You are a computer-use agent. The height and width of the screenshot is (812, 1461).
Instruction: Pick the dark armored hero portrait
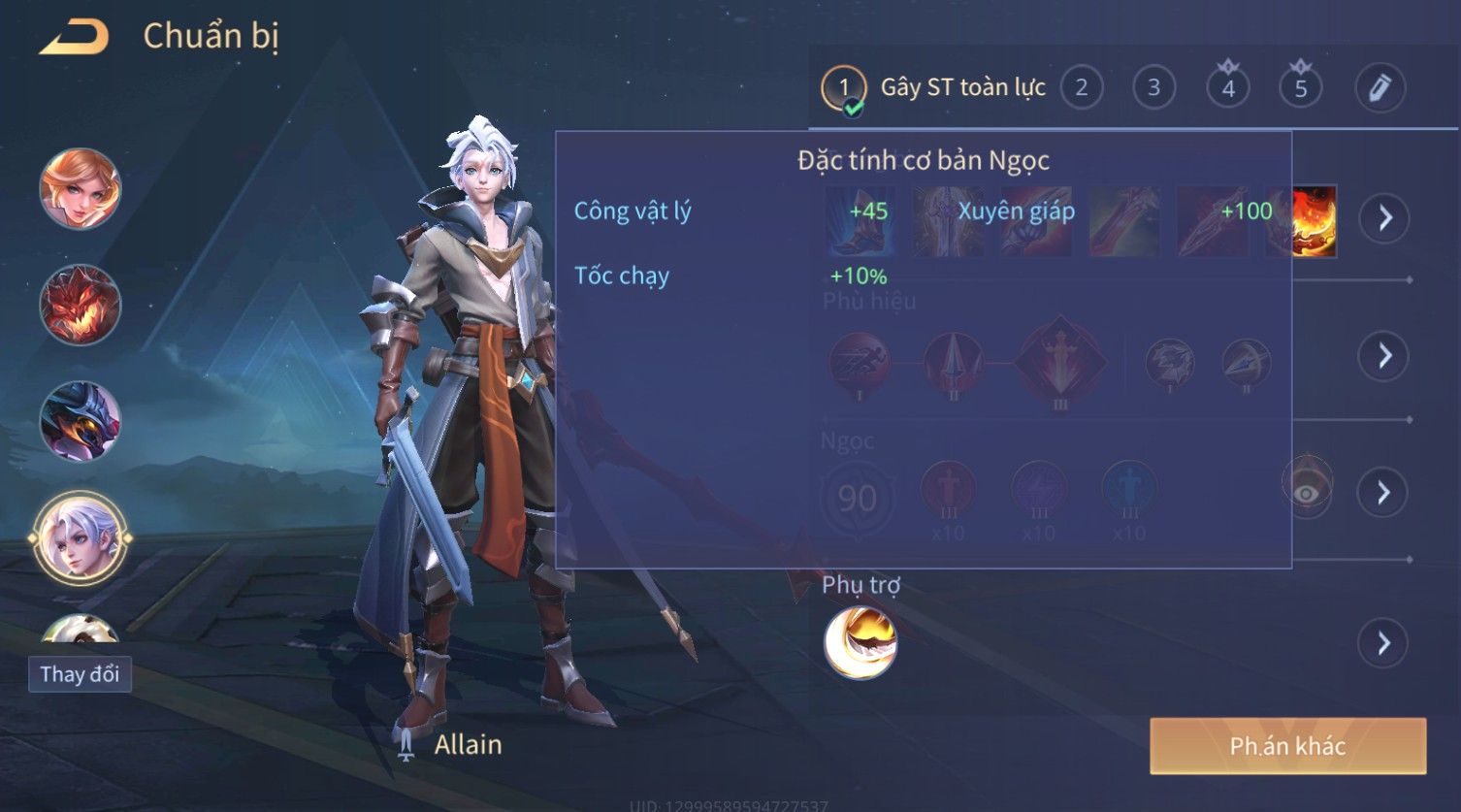click(x=81, y=421)
